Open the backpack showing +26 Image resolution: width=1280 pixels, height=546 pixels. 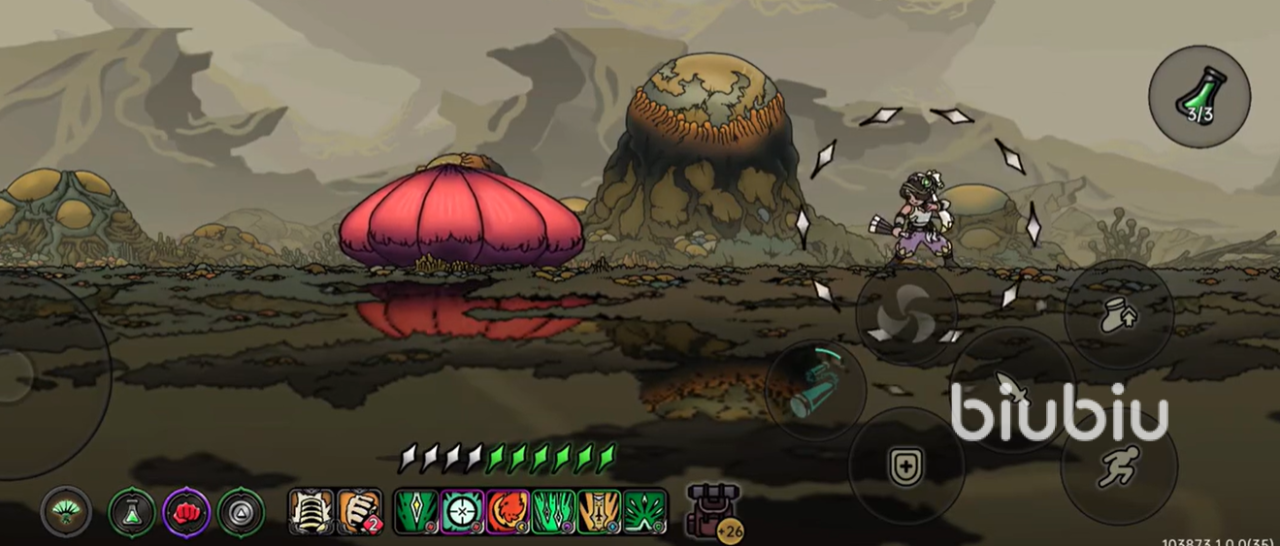tap(712, 512)
